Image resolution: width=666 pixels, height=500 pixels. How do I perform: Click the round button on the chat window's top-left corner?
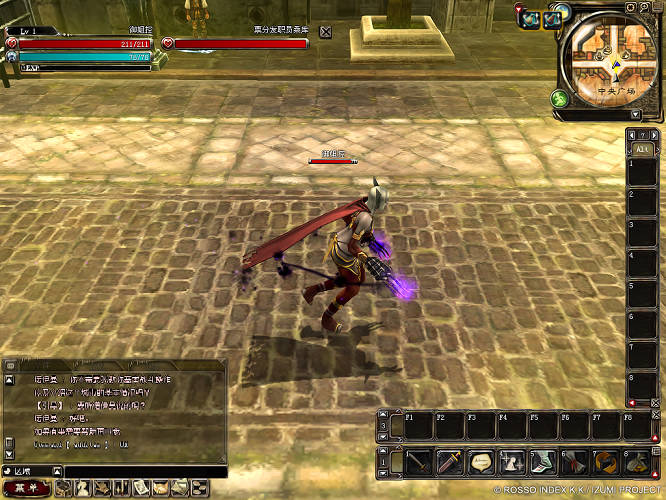9,367
